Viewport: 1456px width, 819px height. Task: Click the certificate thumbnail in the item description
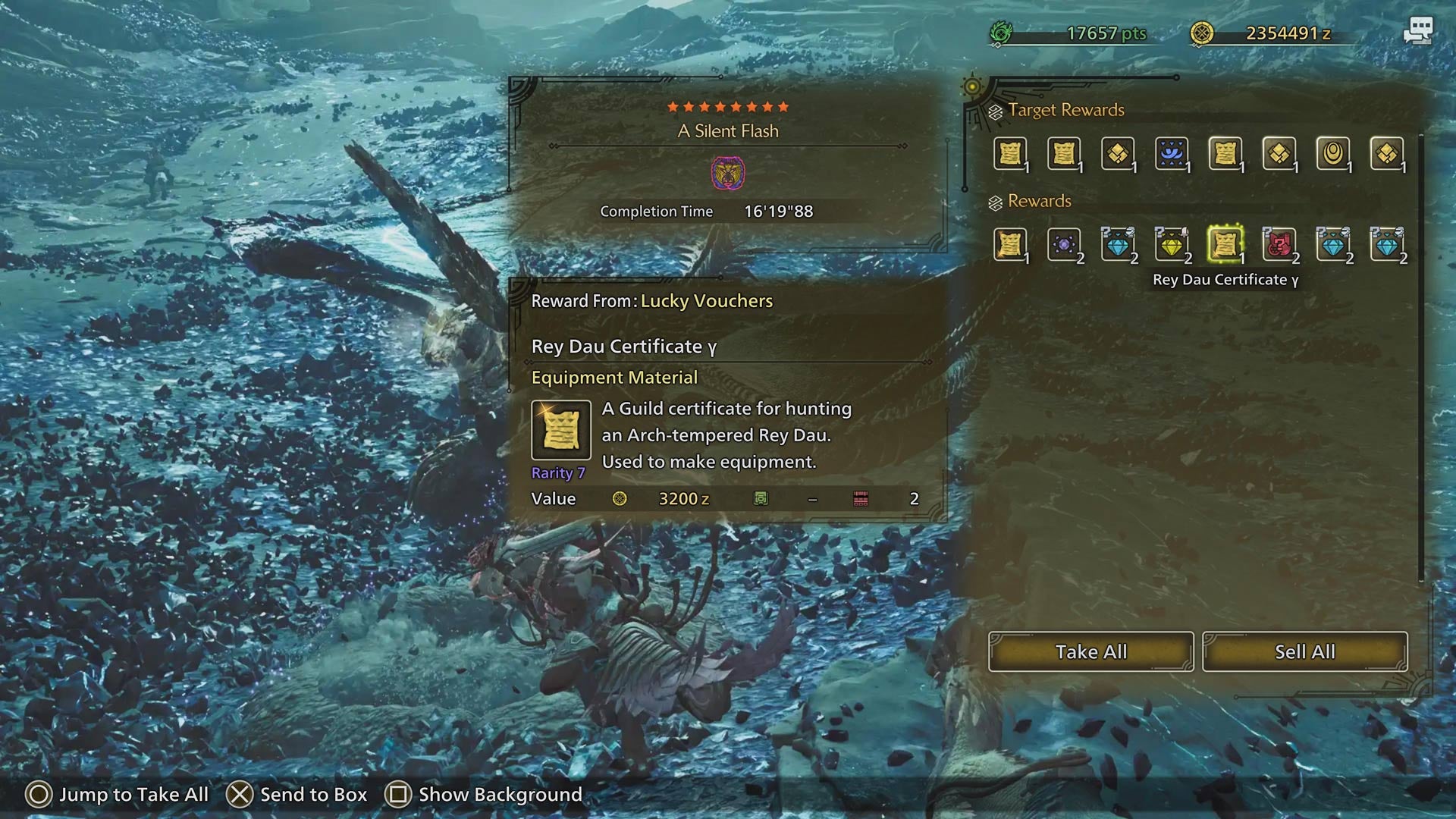[560, 430]
